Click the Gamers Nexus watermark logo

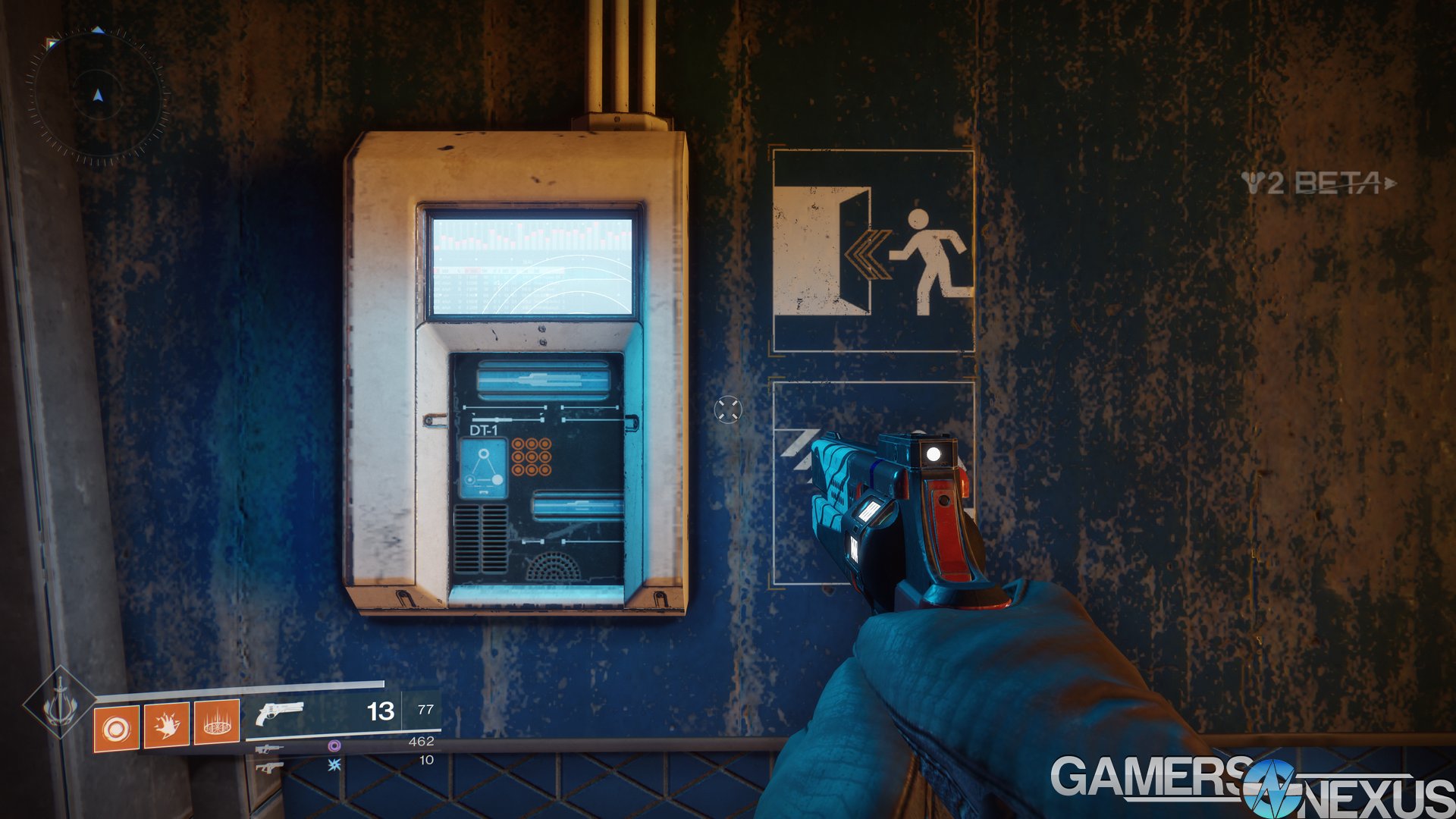click(x=1251, y=786)
